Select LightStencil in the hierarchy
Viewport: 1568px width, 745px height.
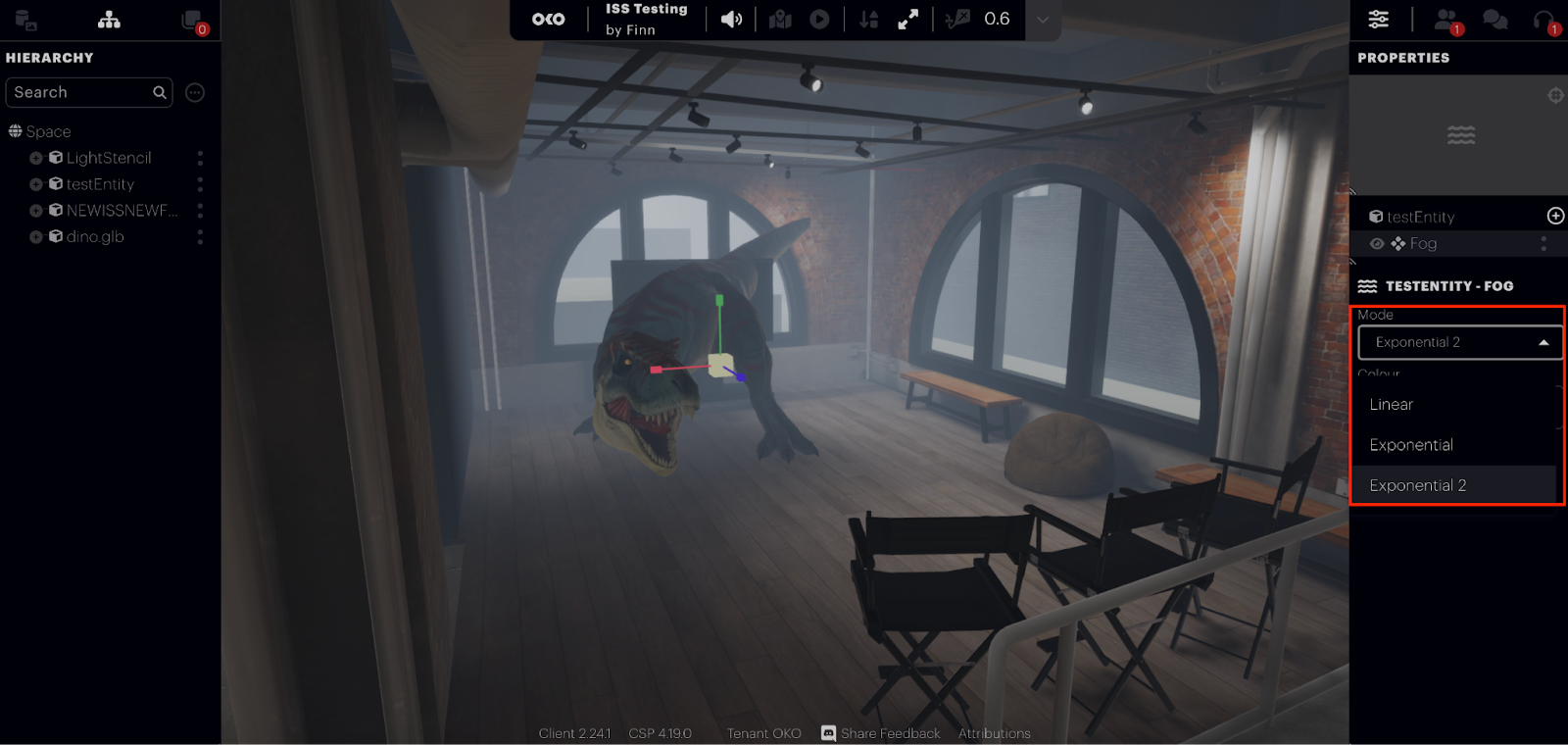[x=109, y=158]
